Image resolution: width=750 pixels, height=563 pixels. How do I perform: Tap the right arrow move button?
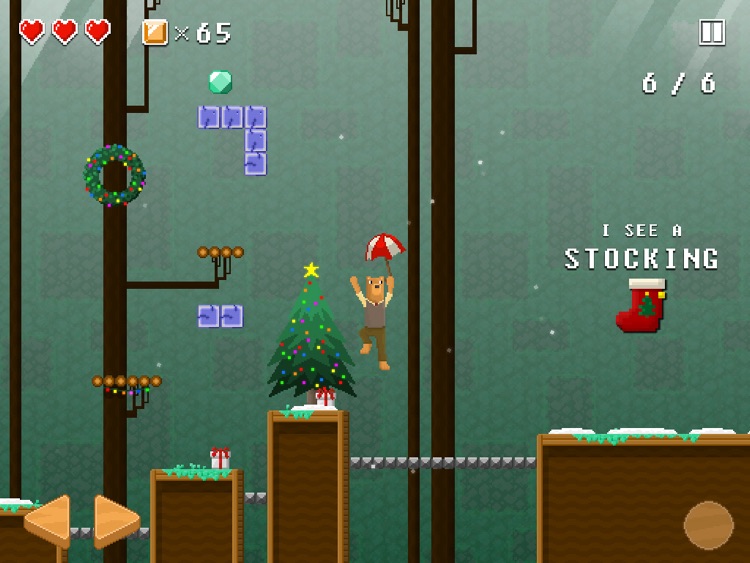tap(115, 520)
